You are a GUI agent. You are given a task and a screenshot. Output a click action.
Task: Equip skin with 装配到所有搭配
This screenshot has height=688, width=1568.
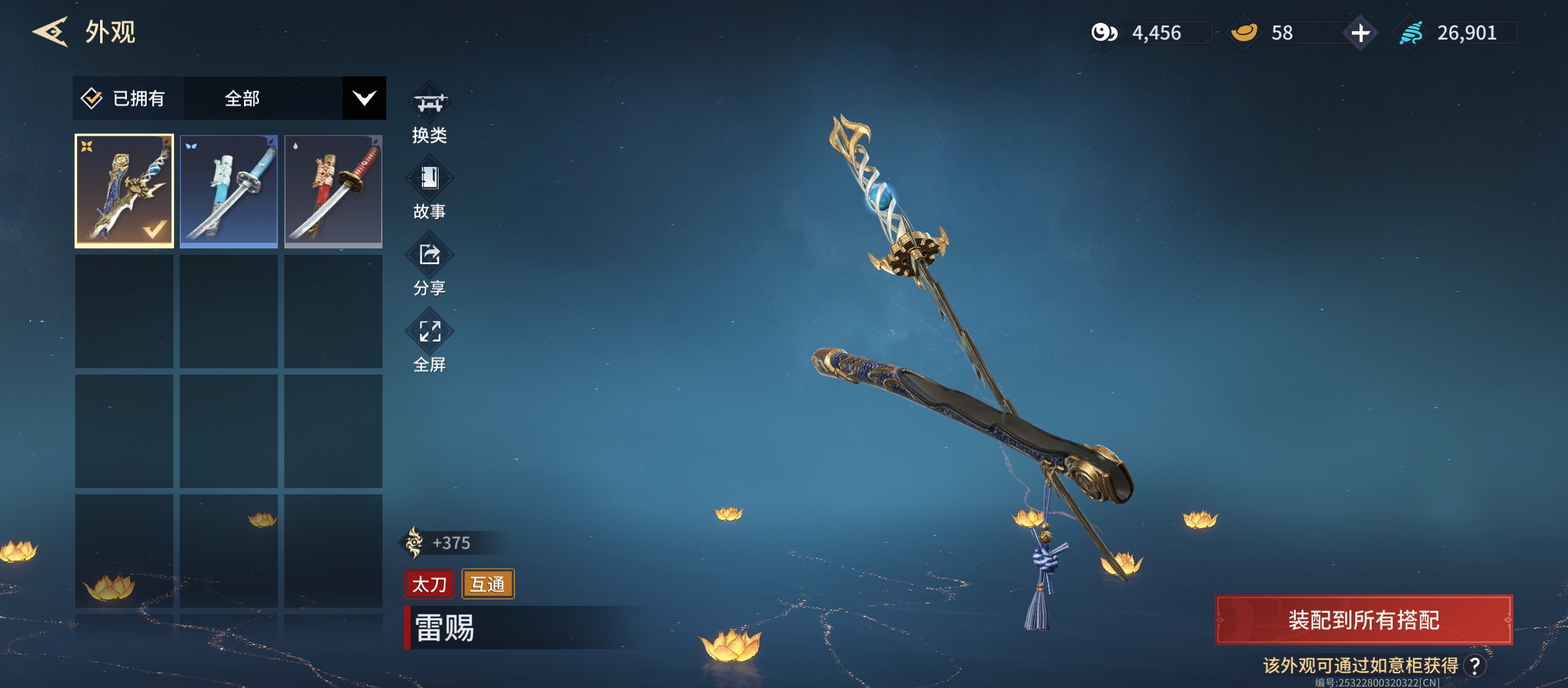(x=1363, y=620)
